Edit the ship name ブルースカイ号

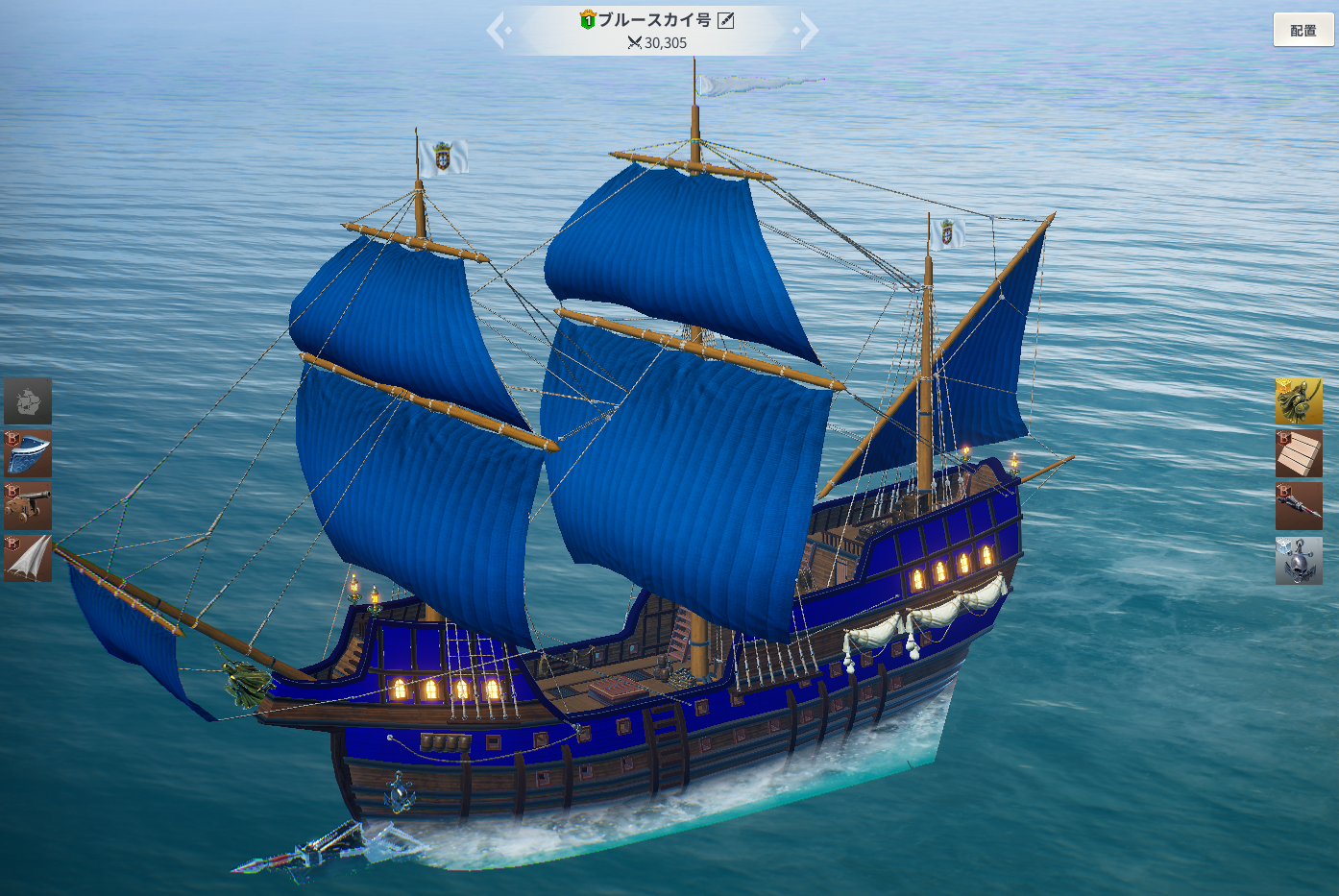(726, 20)
